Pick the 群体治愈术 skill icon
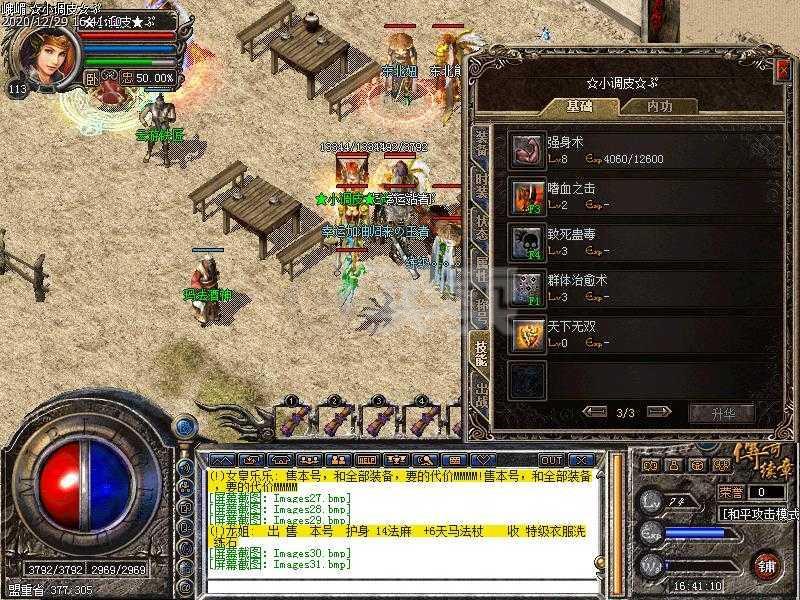800x600 pixels. point(525,288)
